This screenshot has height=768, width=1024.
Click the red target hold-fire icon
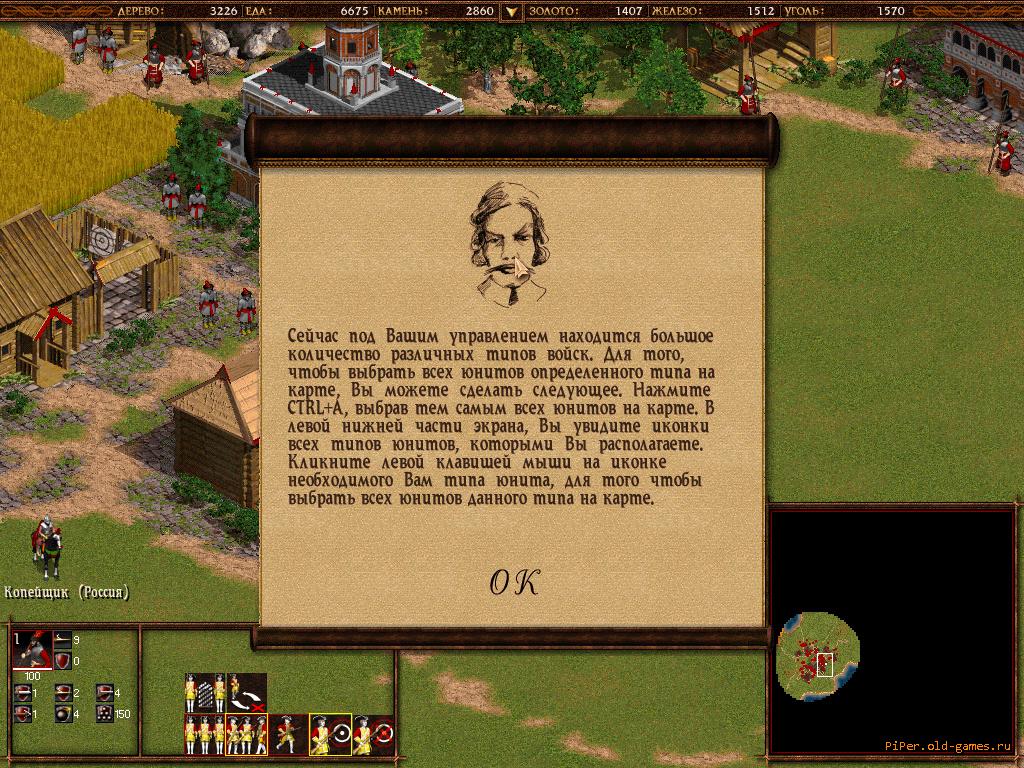372,735
